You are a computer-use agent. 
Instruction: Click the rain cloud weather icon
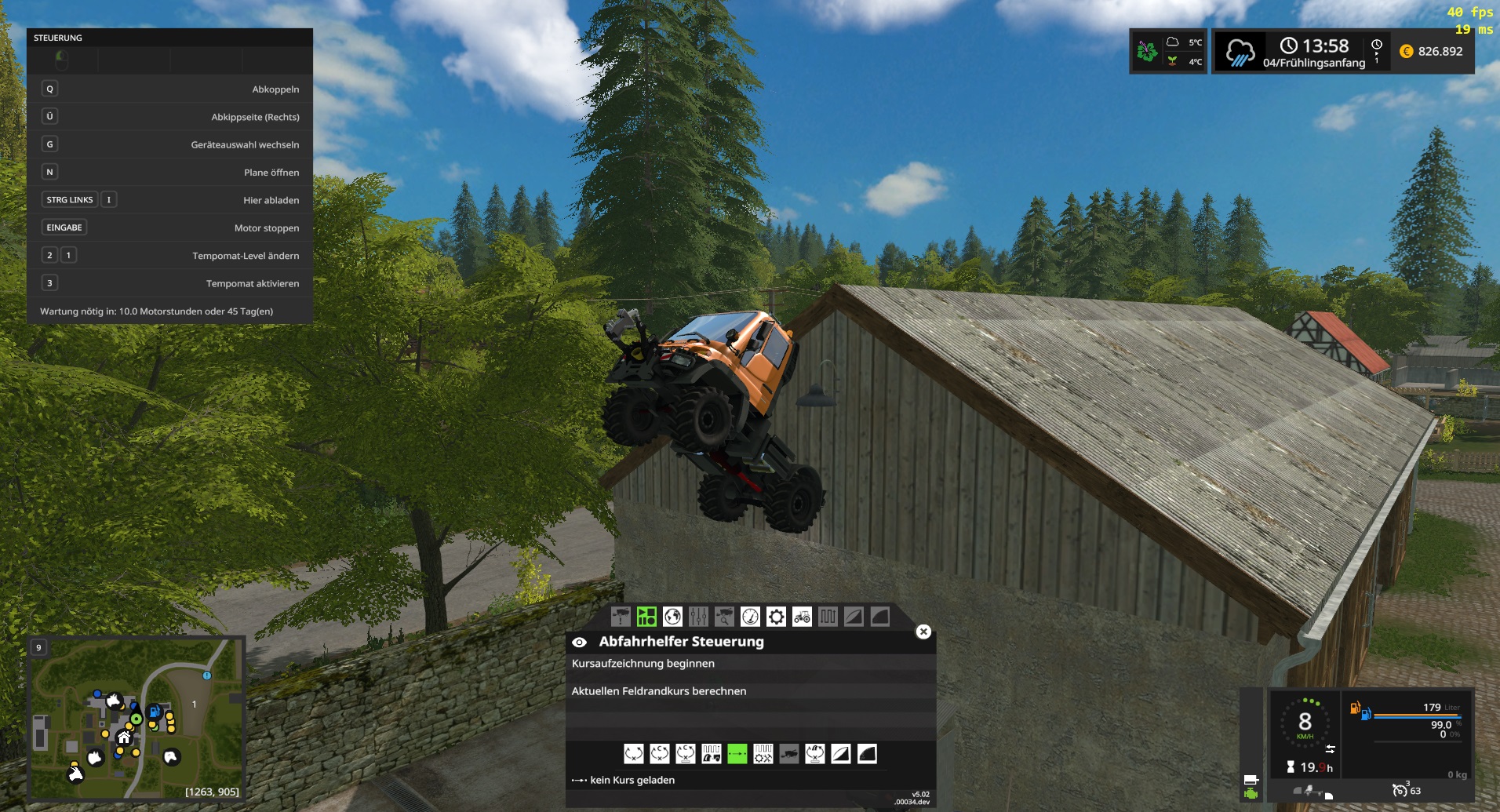coord(1240,53)
